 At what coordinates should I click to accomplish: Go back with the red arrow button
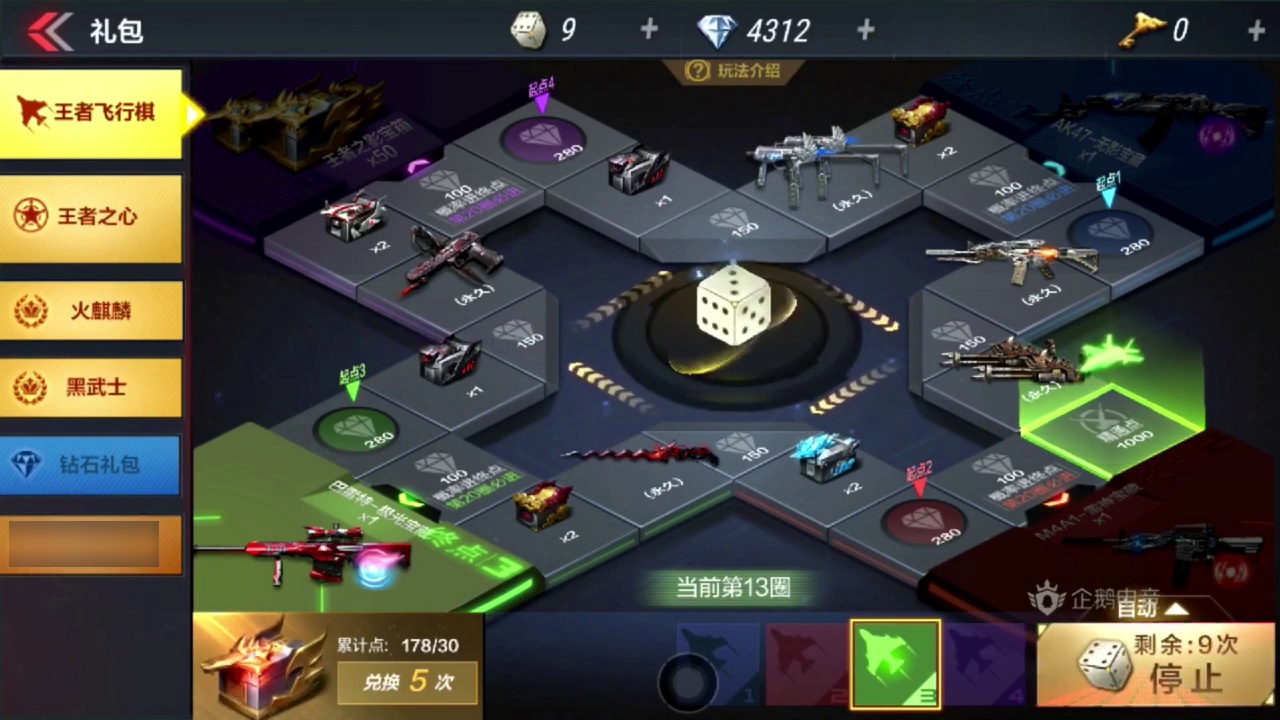click(48, 31)
